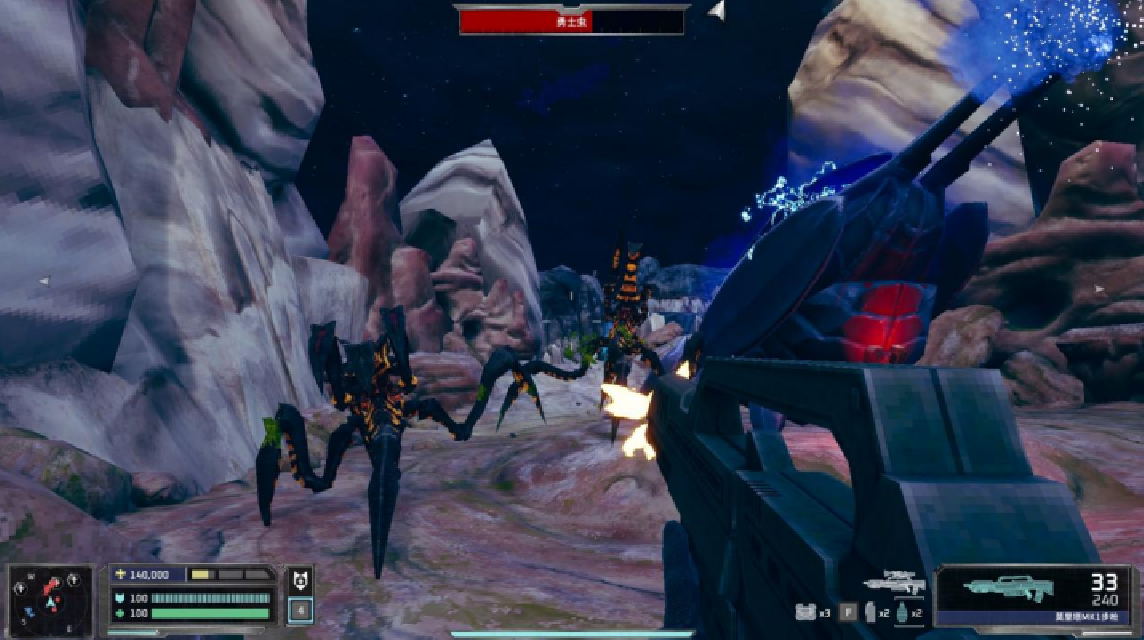The height and width of the screenshot is (640, 1144).
Task: Choose the grey canister item icon
Action: (x=871, y=612)
